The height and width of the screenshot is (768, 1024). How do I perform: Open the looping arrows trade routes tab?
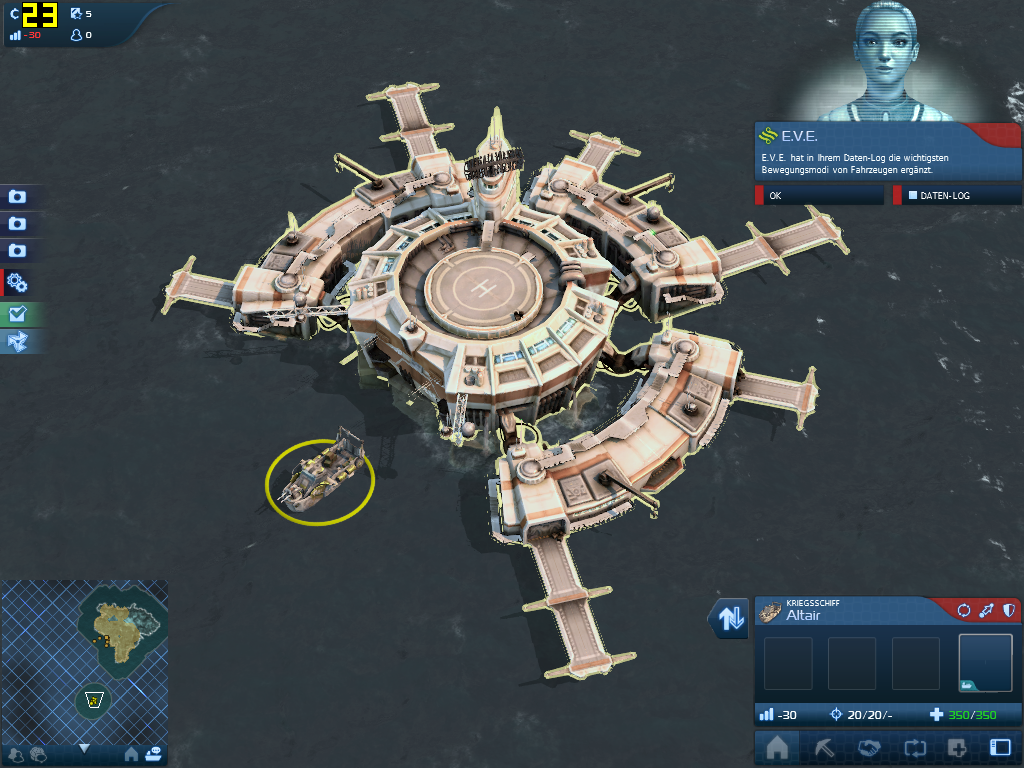click(913, 748)
